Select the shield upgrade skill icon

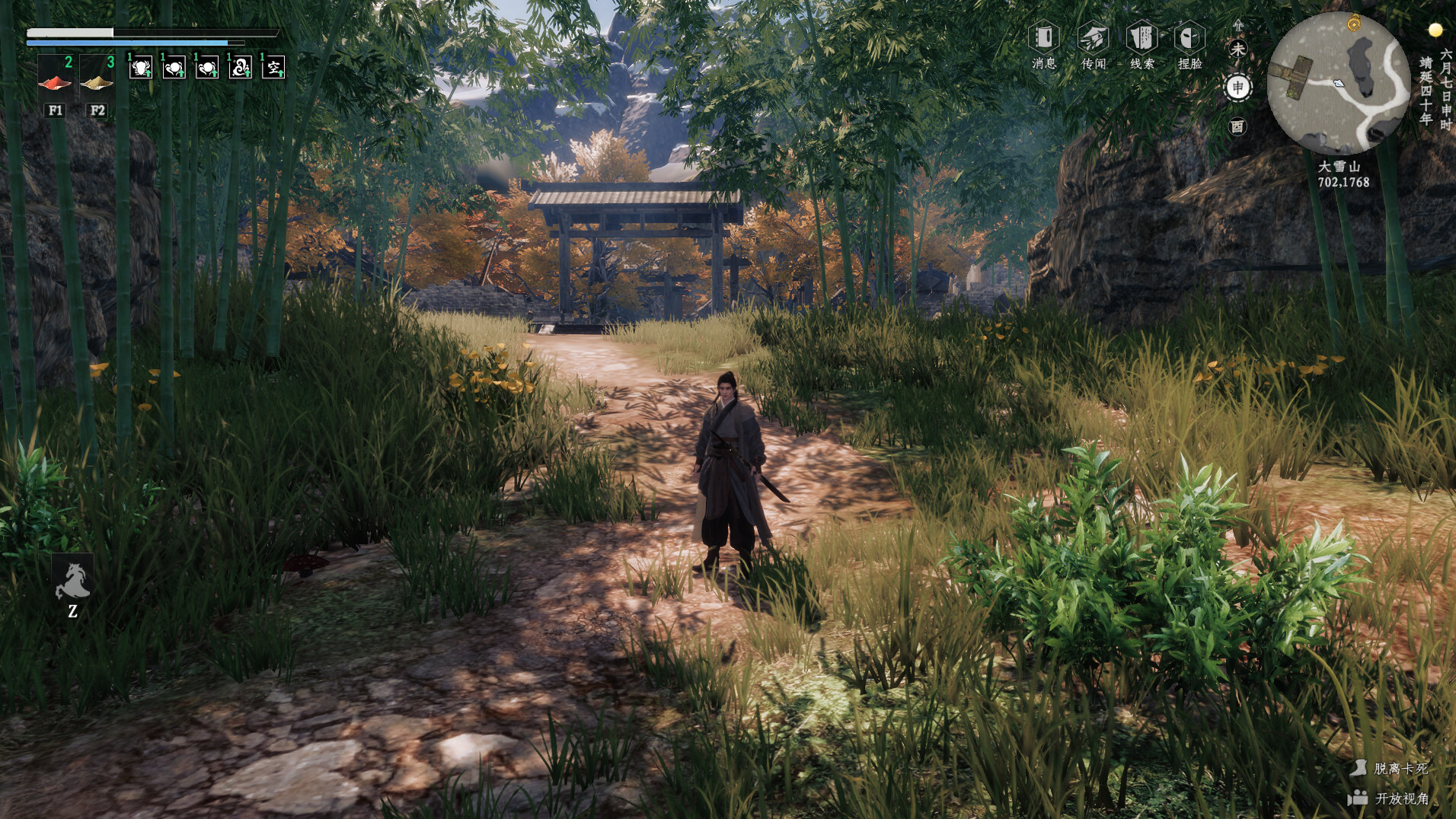[x=140, y=67]
